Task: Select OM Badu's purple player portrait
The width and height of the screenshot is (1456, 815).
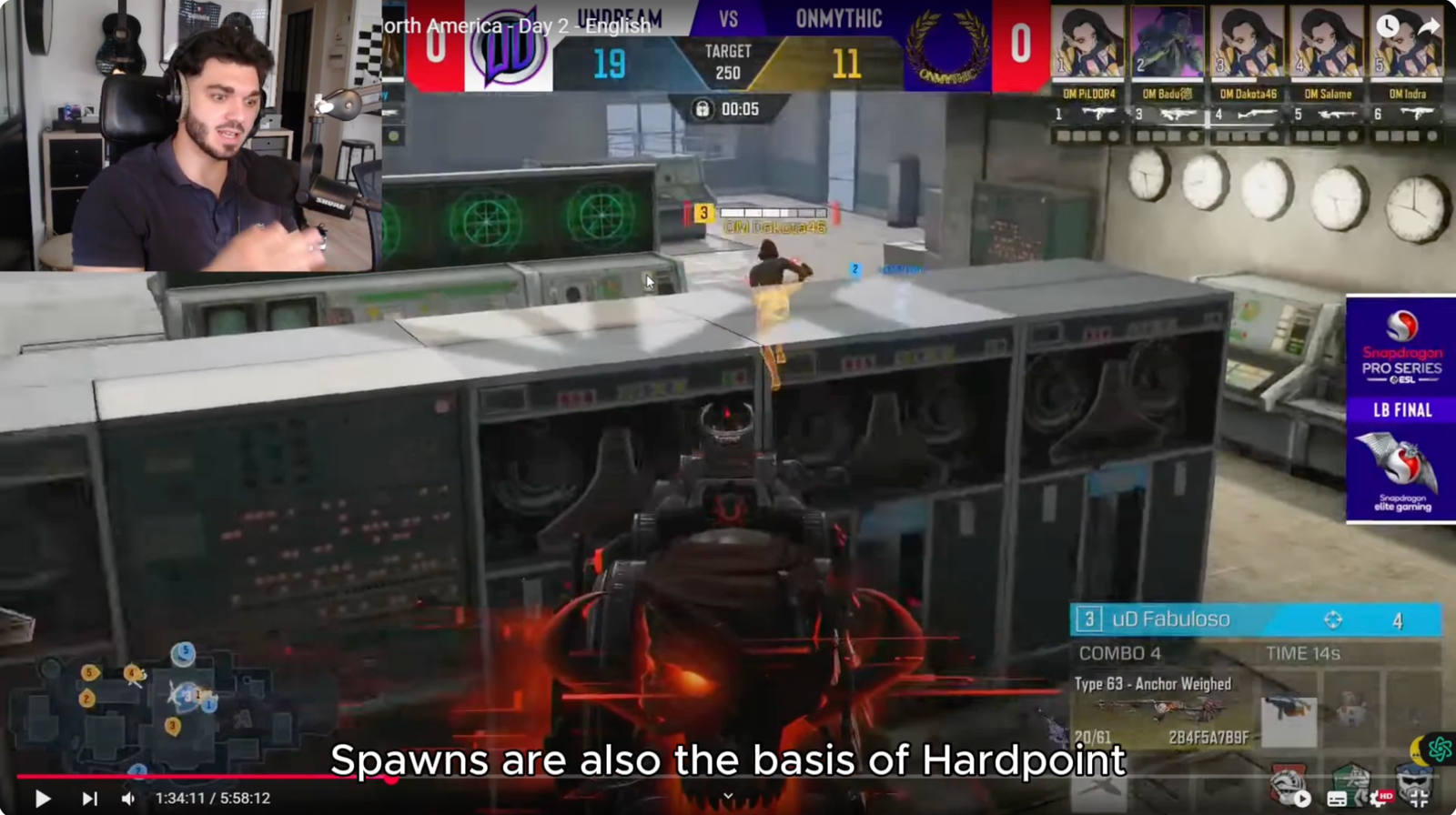Action: tap(1168, 43)
